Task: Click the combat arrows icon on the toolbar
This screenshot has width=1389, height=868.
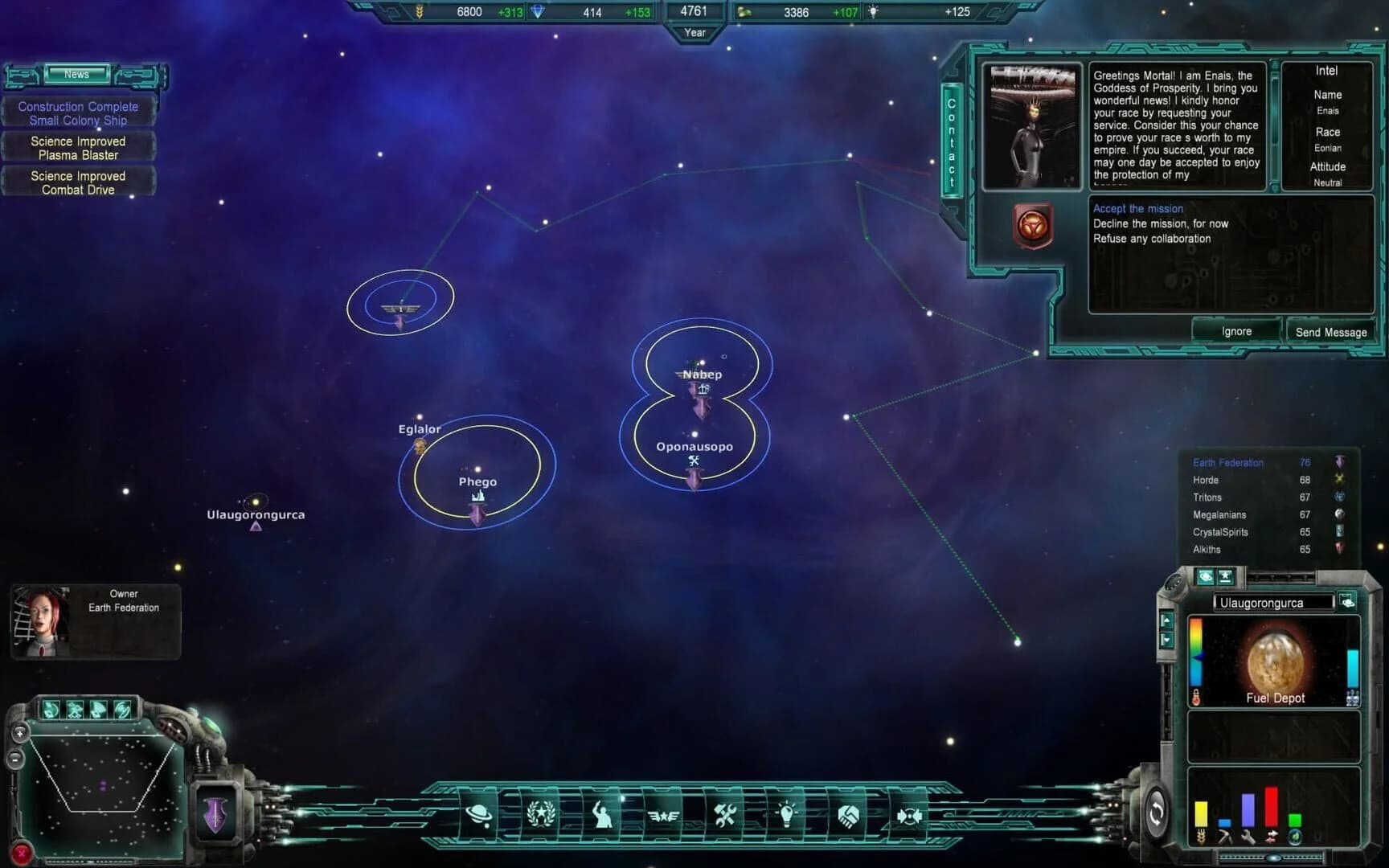Action: pyautogui.click(x=911, y=815)
